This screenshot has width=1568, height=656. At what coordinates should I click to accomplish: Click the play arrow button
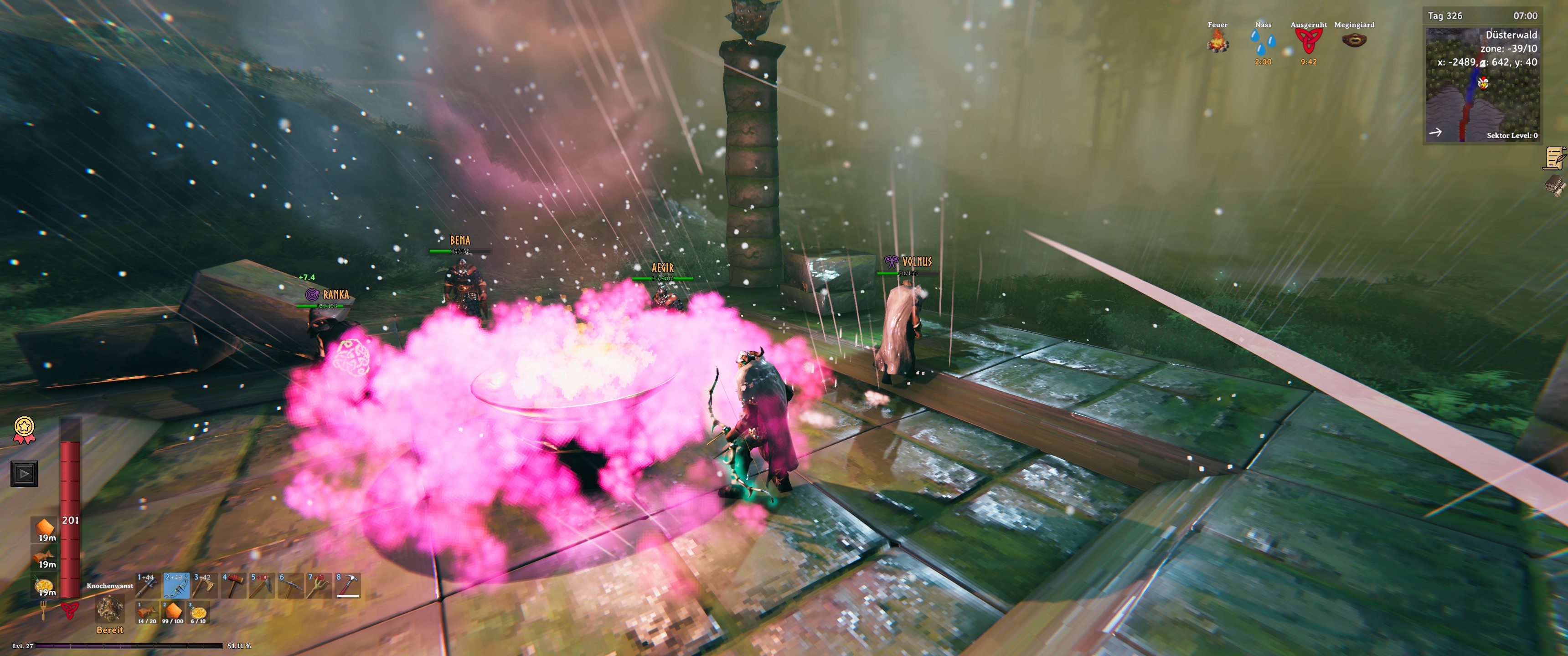[24, 473]
